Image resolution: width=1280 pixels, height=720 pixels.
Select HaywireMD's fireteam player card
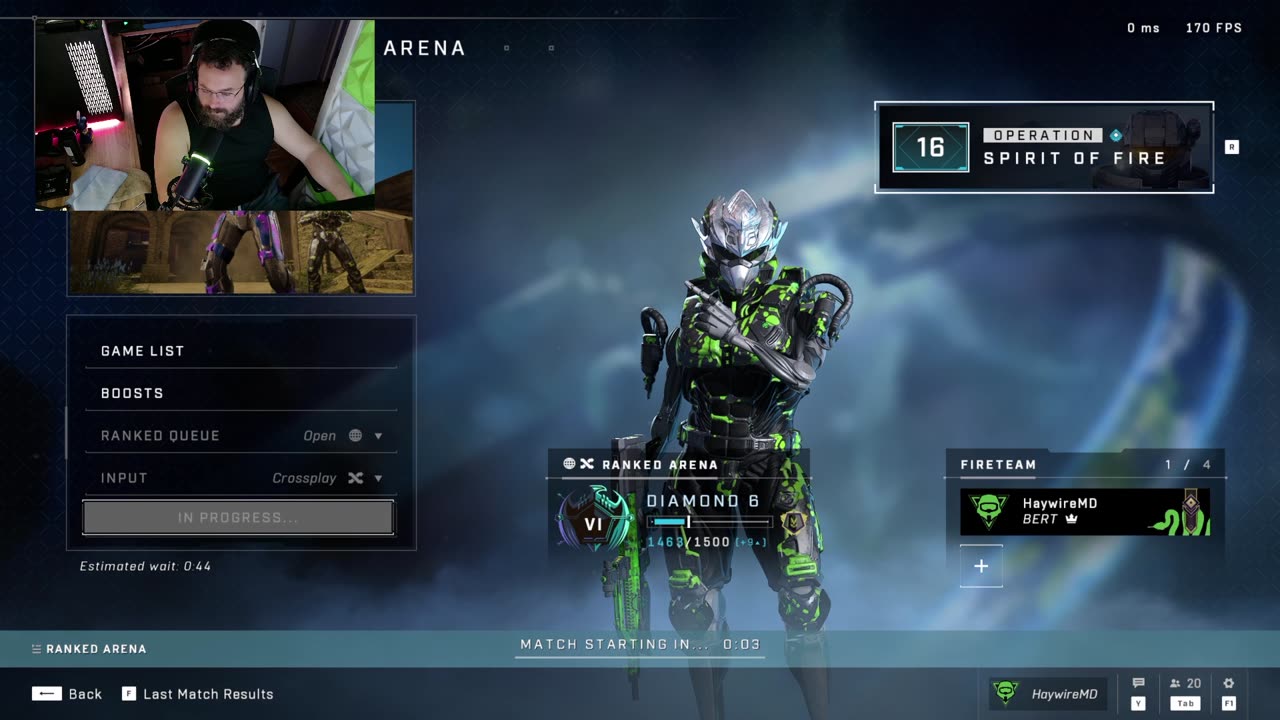[1085, 511]
